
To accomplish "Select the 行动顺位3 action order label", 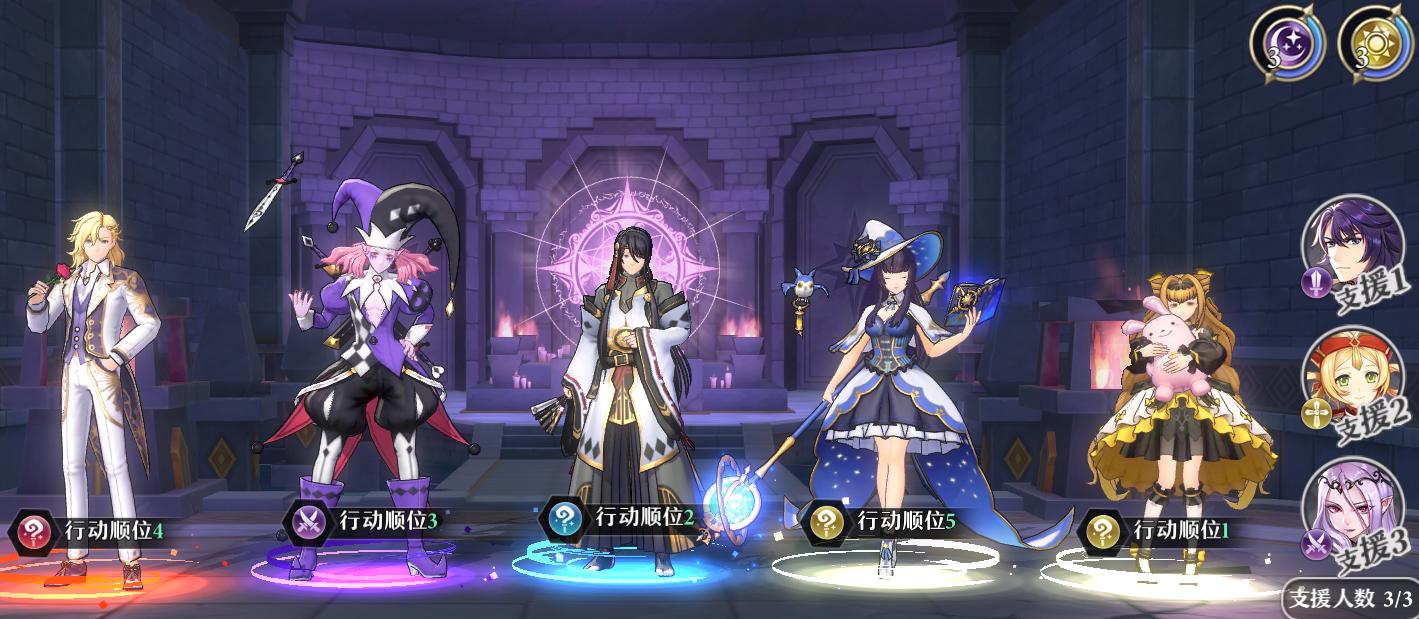I will click(387, 521).
